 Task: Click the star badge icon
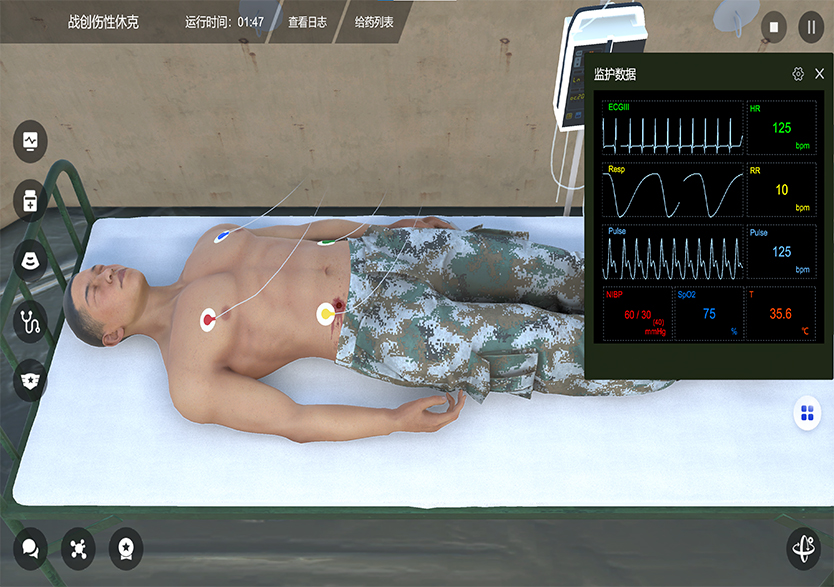tap(30, 380)
